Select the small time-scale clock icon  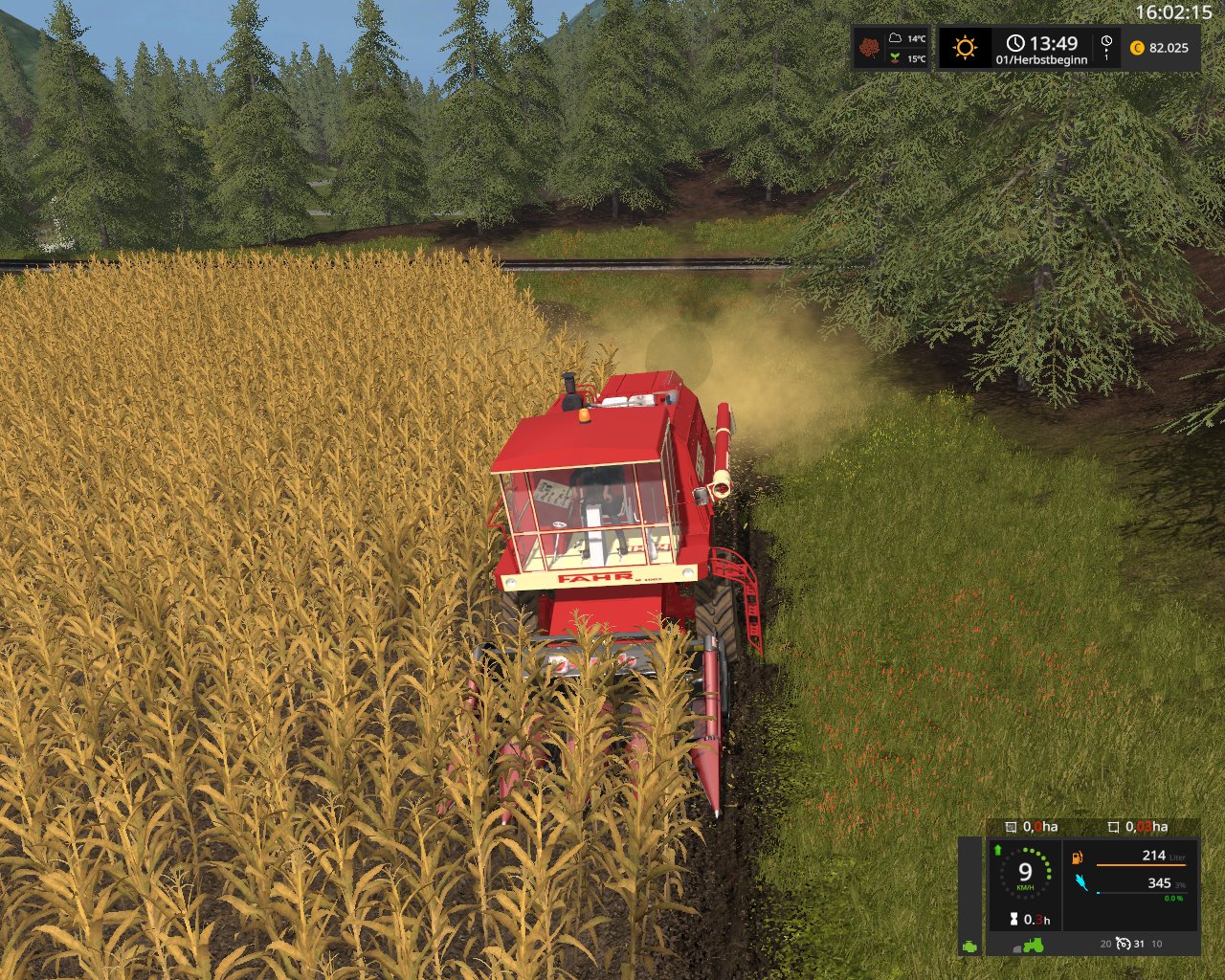point(1106,43)
